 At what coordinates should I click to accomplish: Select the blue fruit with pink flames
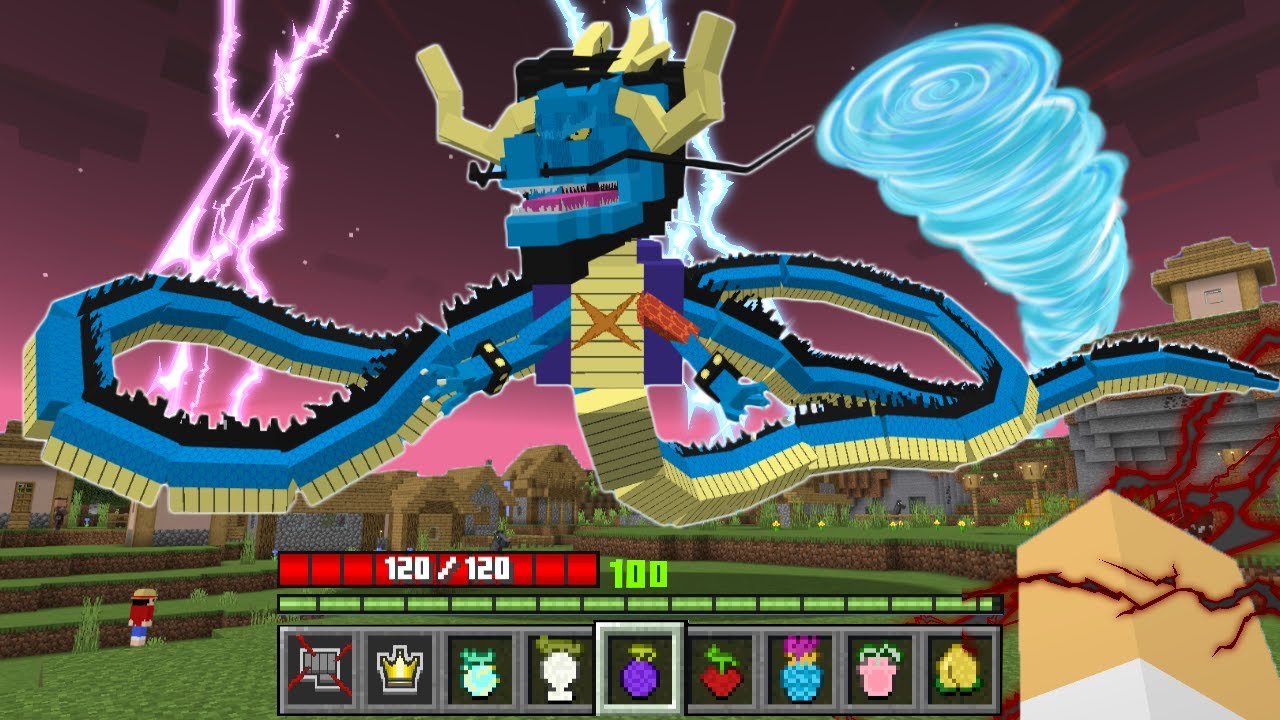coord(799,668)
